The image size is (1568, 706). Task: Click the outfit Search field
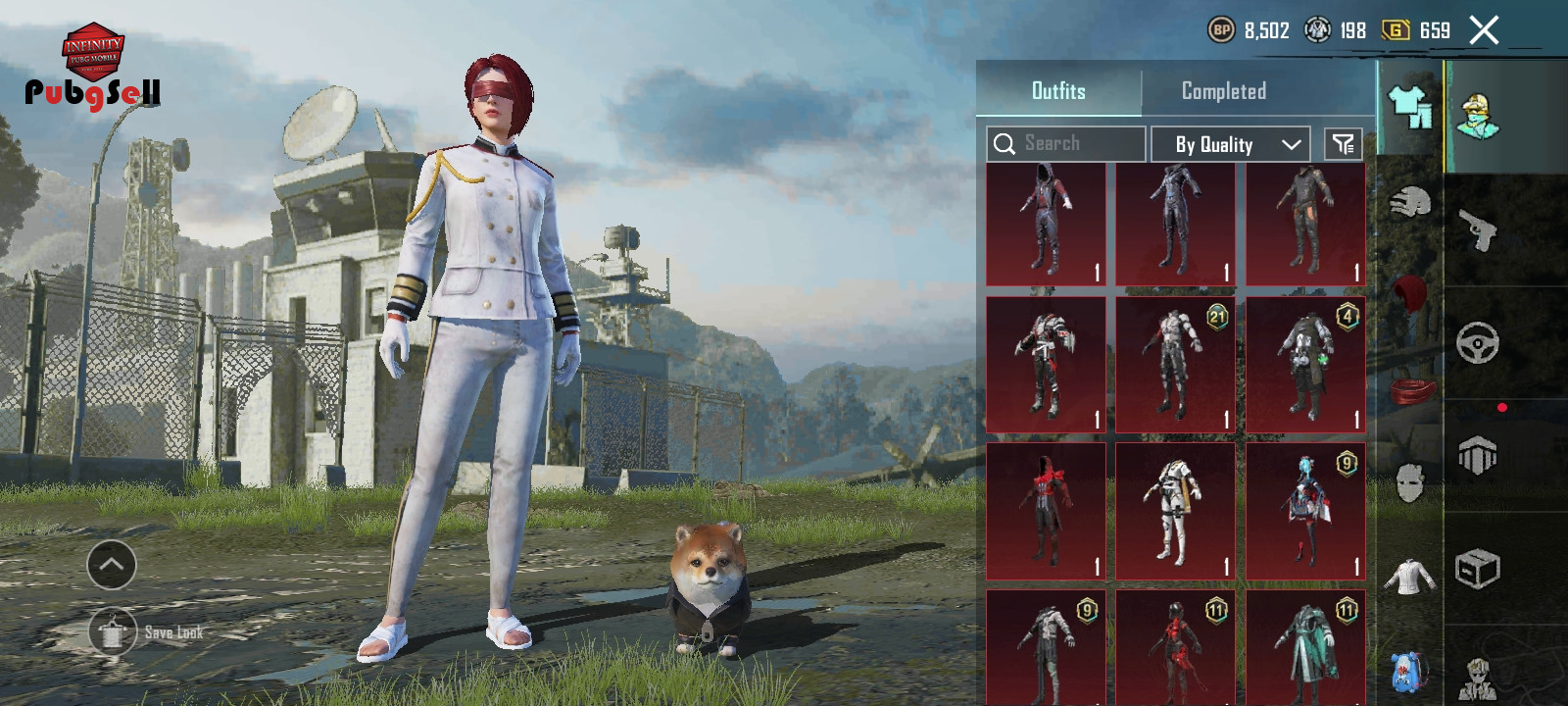pyautogui.click(x=1066, y=144)
